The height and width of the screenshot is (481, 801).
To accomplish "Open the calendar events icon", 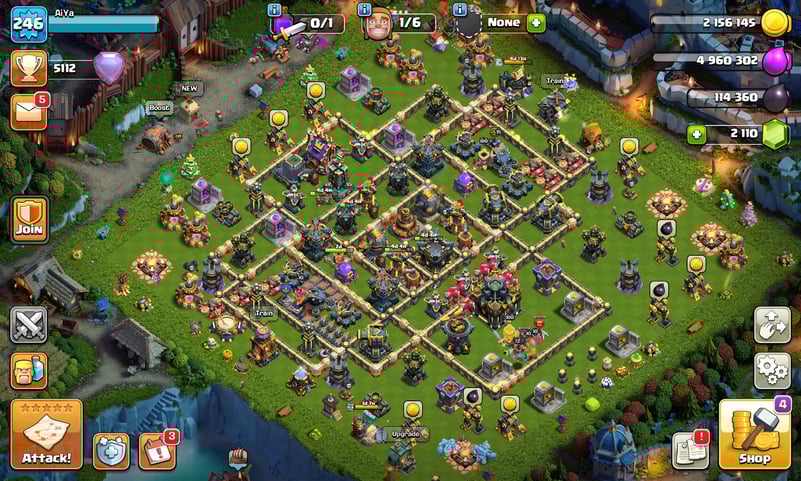I will 157,451.
